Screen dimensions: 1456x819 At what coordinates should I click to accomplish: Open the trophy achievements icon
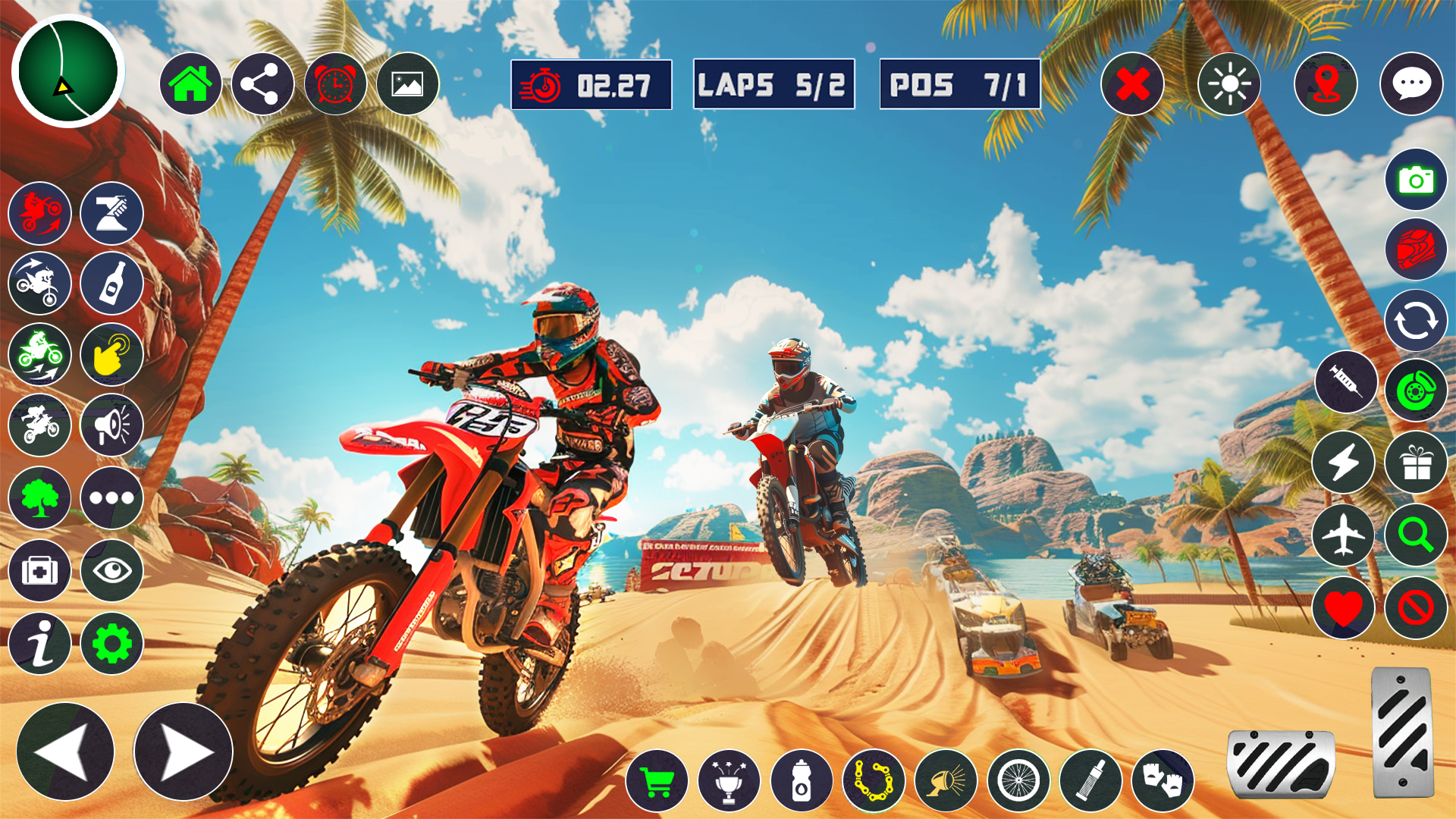coord(729,781)
